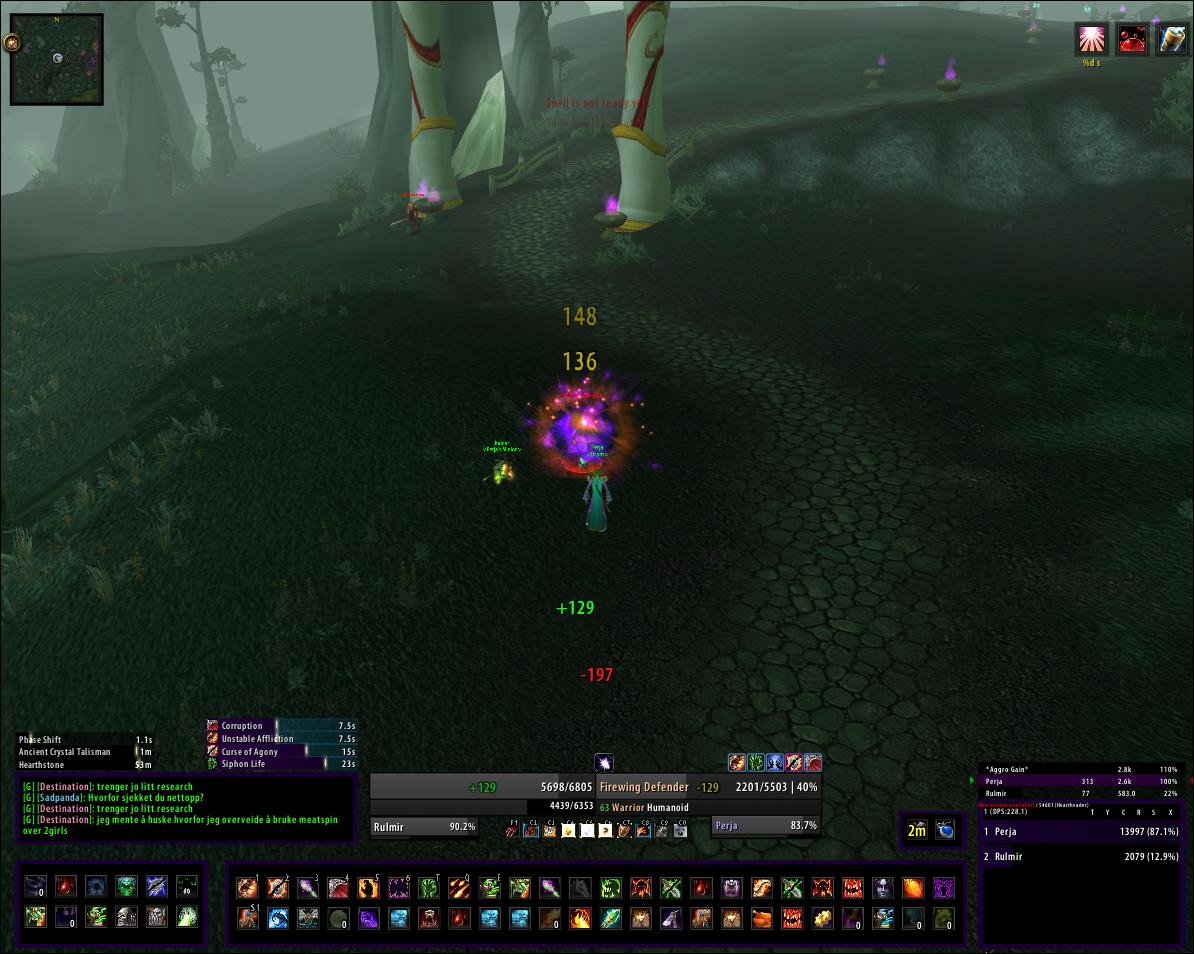
Task: Close the damage meter with its X button
Action: [x=1170, y=812]
